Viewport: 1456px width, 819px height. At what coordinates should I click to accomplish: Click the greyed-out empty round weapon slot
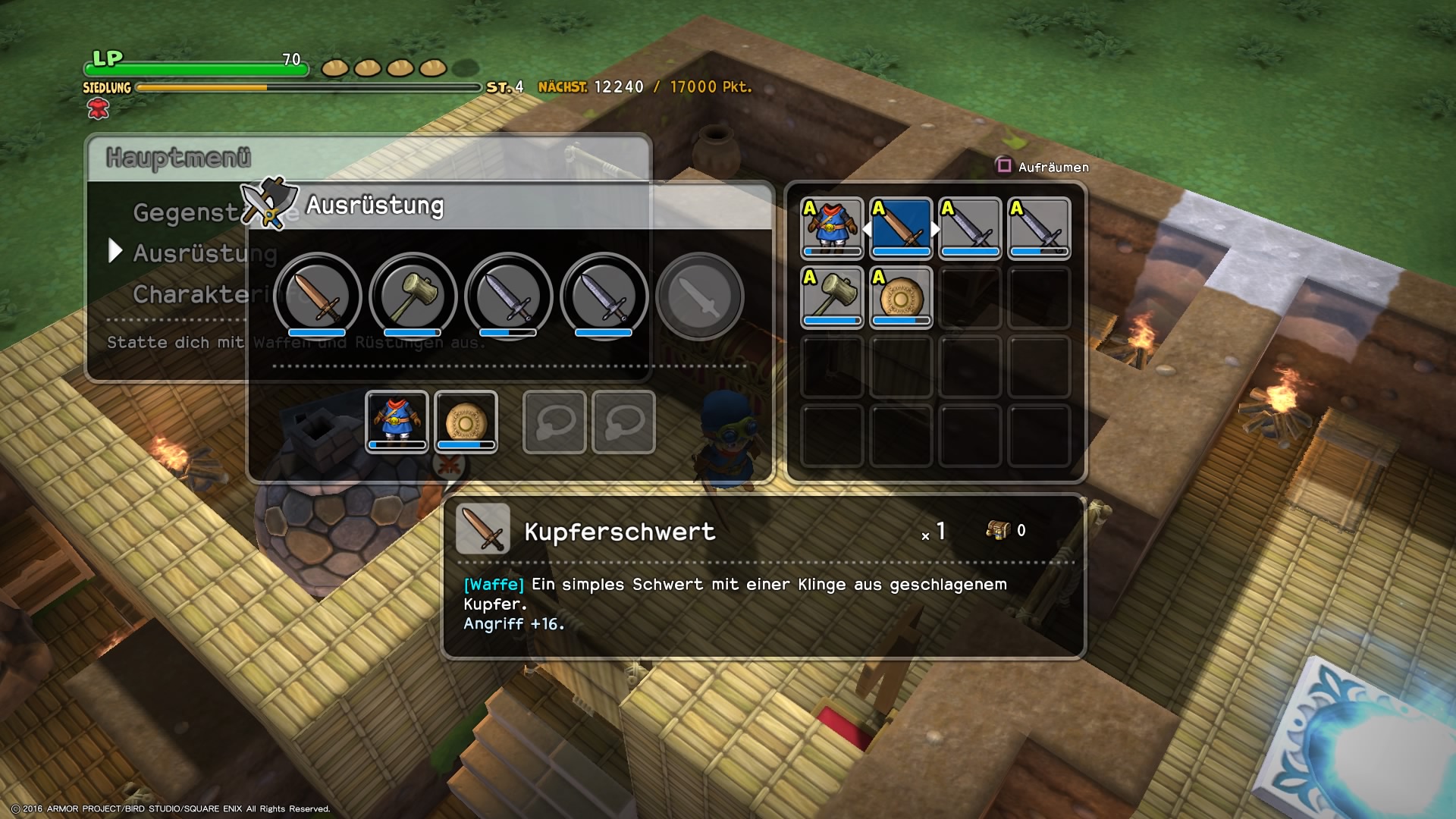coord(699,296)
